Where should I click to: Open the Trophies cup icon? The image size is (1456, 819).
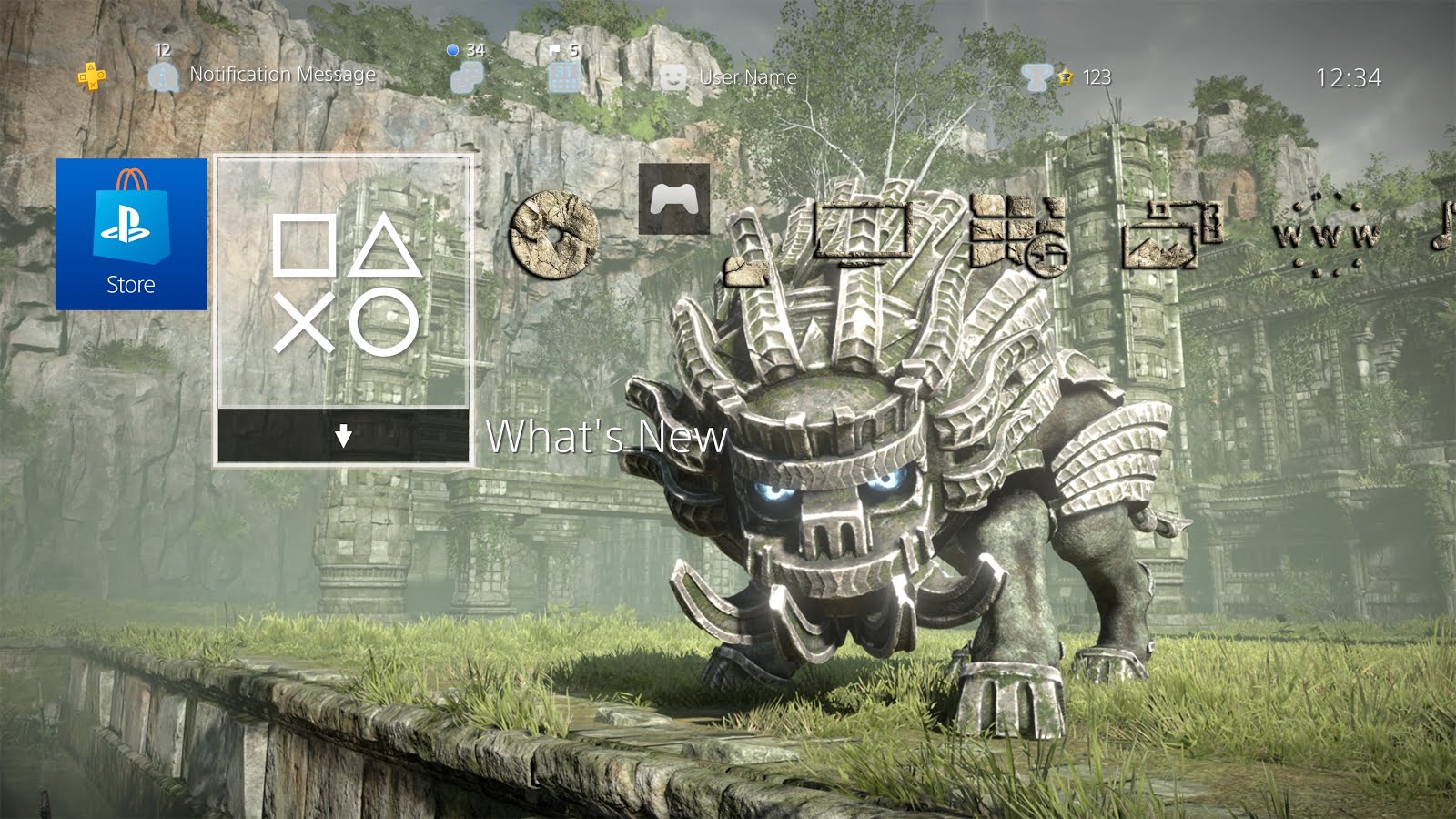click(1036, 77)
